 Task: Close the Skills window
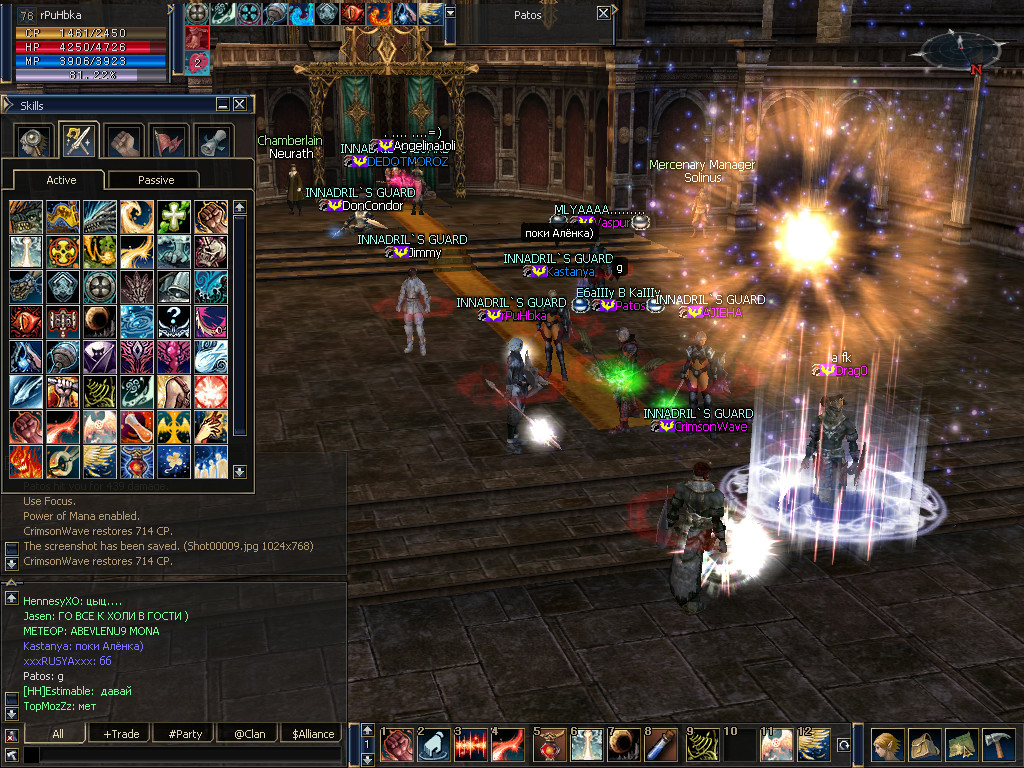pos(240,104)
